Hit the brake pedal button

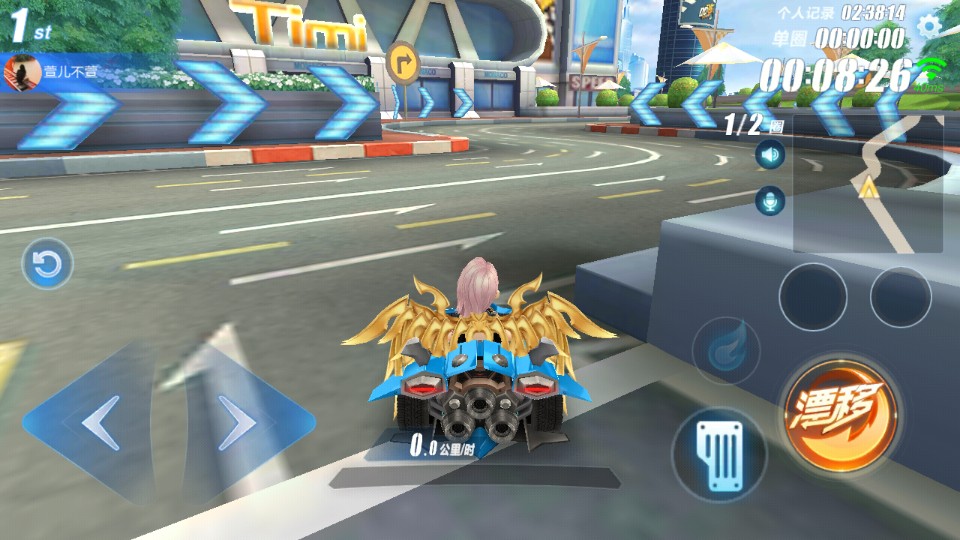pos(718,455)
